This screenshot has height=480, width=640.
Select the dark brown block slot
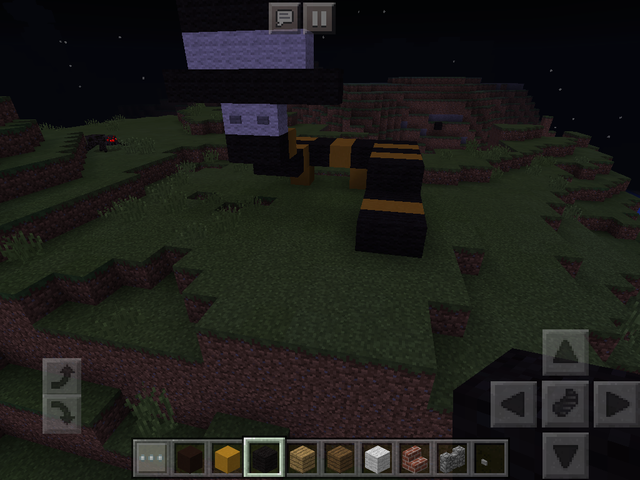point(190,458)
